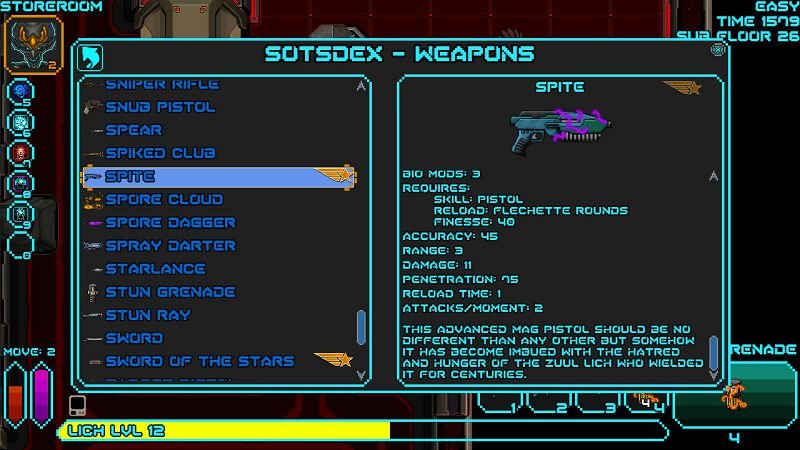Click the weapon list's scrollbar handle

(361, 327)
